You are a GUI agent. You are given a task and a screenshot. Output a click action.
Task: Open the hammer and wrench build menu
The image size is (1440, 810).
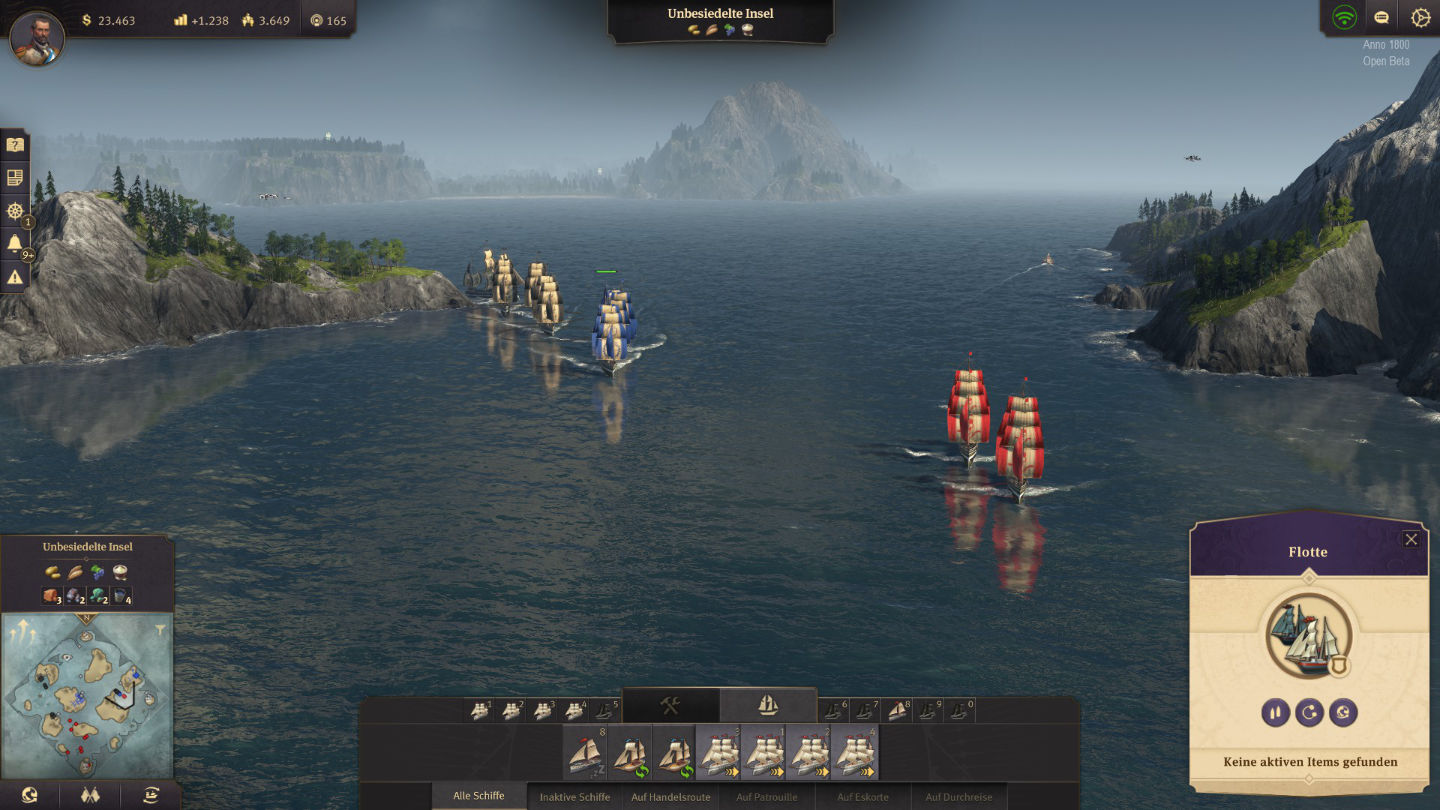[x=670, y=705]
